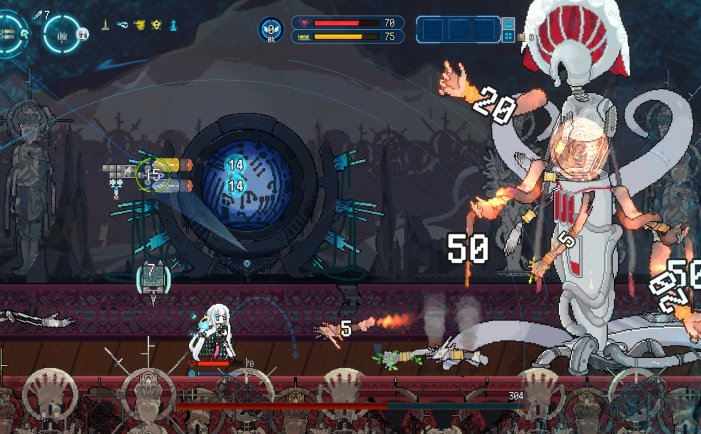This screenshot has width=701, height=434.
Task: Click the yellow star buff icon
Action: point(155,23)
